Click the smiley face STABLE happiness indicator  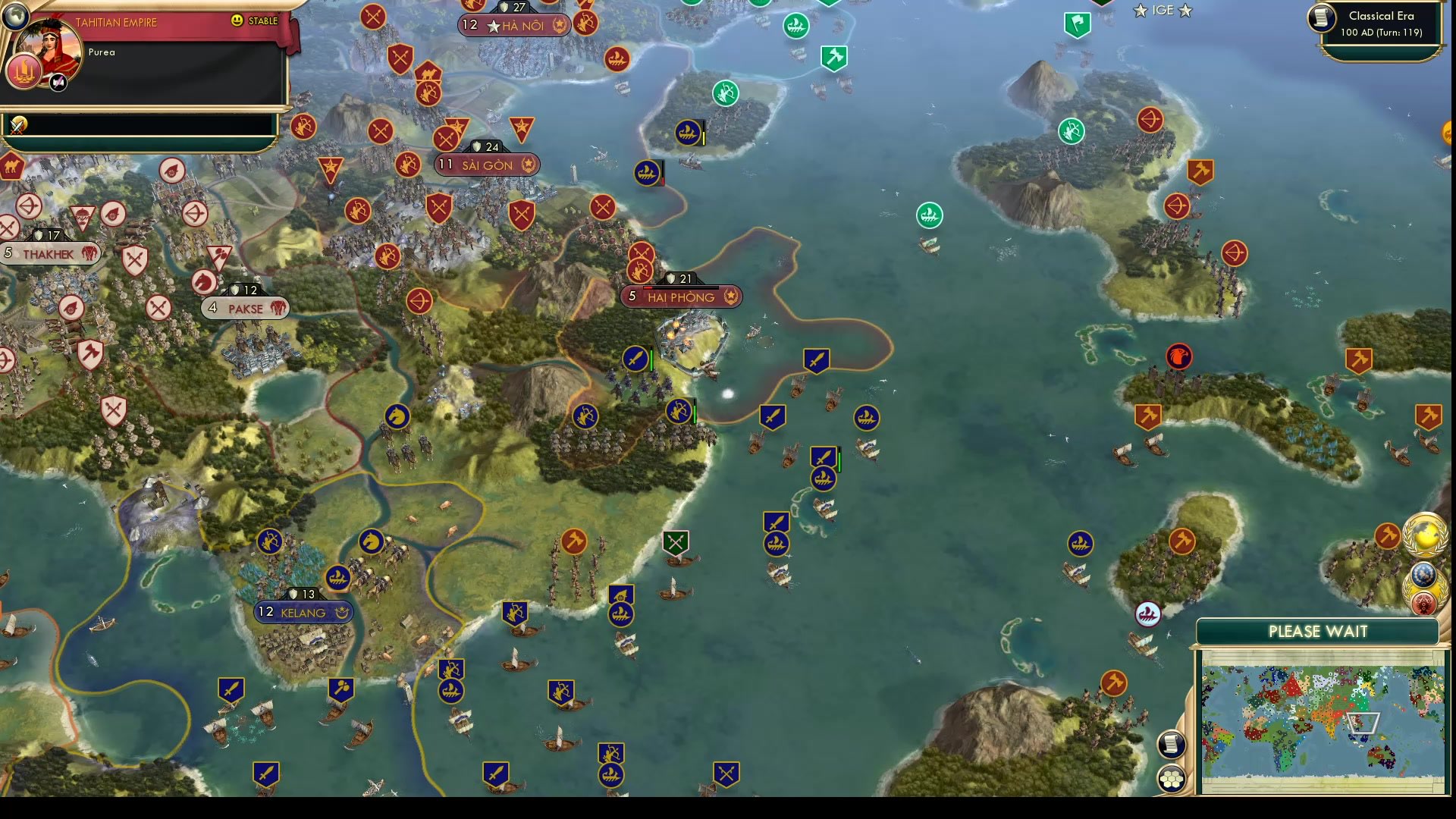237,22
